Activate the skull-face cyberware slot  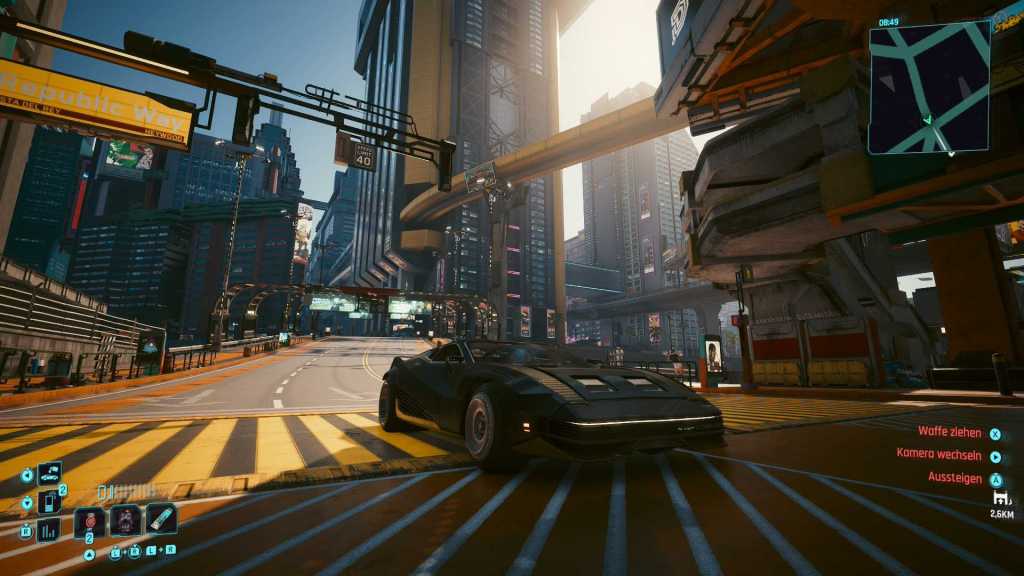[x=126, y=520]
